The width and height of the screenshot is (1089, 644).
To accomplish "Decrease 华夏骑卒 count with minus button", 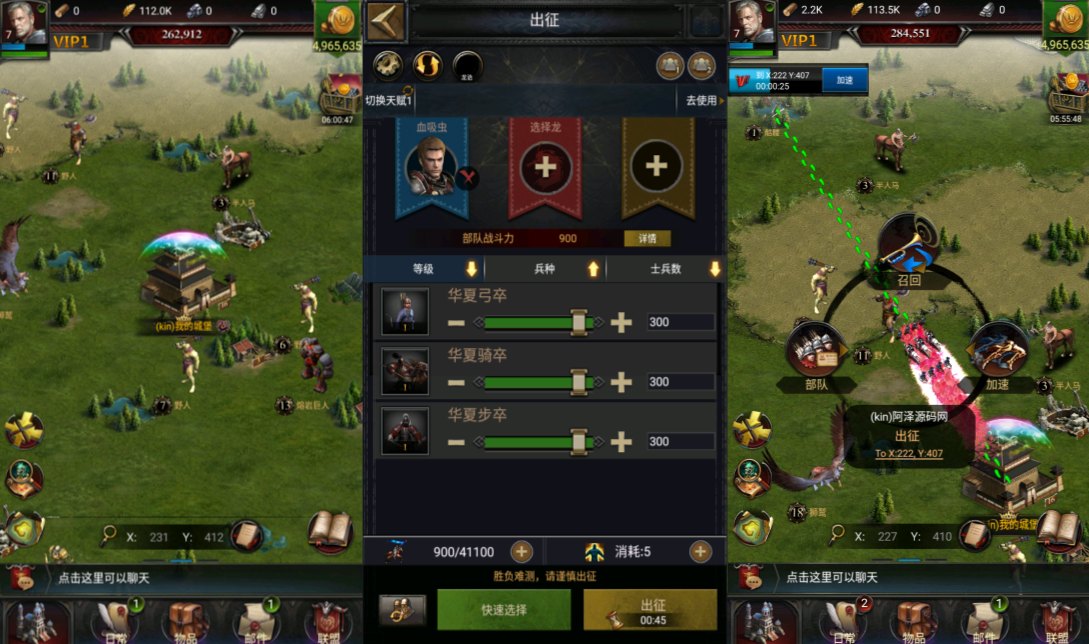I will (x=456, y=382).
